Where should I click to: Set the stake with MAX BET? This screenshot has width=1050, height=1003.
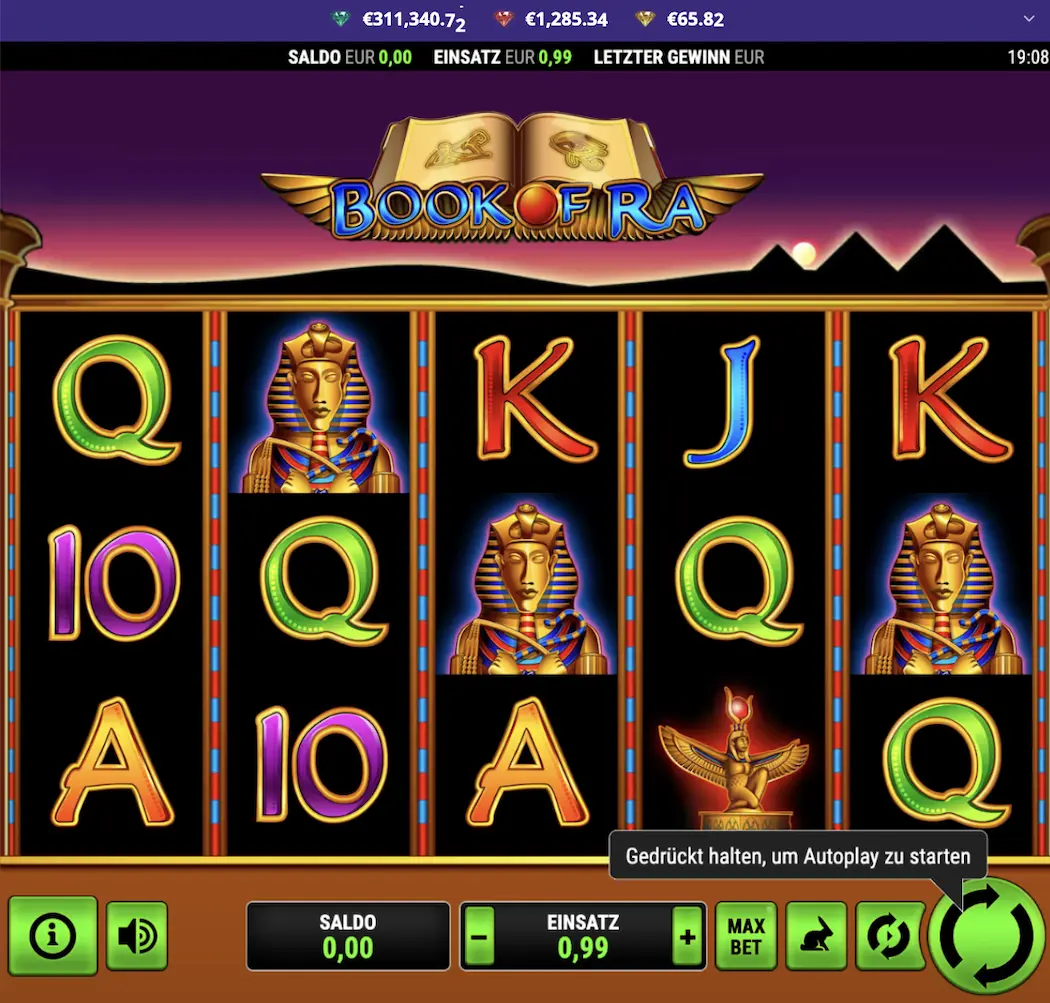pyautogui.click(x=746, y=937)
